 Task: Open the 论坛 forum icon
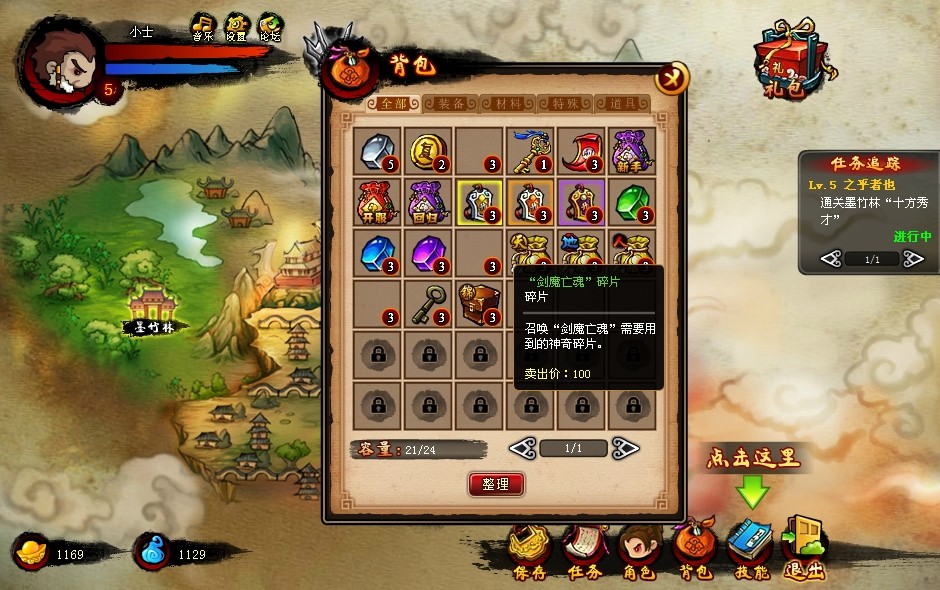point(270,27)
